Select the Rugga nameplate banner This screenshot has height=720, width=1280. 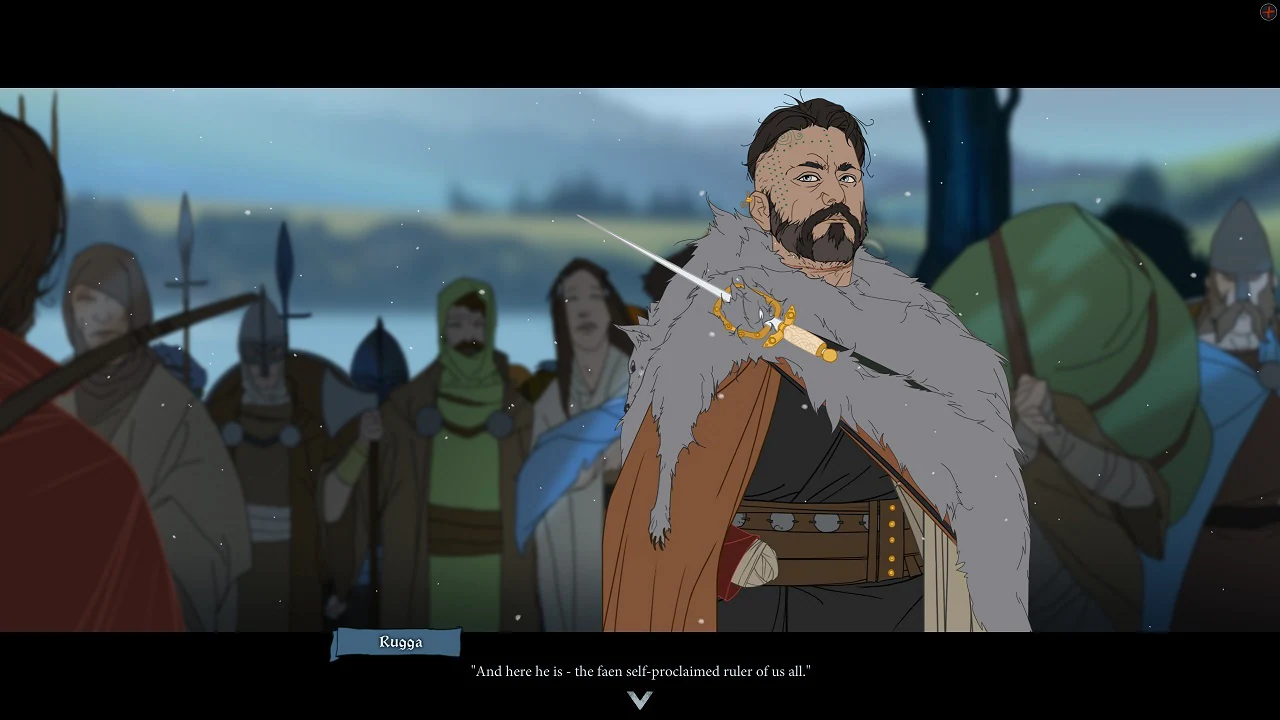(x=398, y=643)
